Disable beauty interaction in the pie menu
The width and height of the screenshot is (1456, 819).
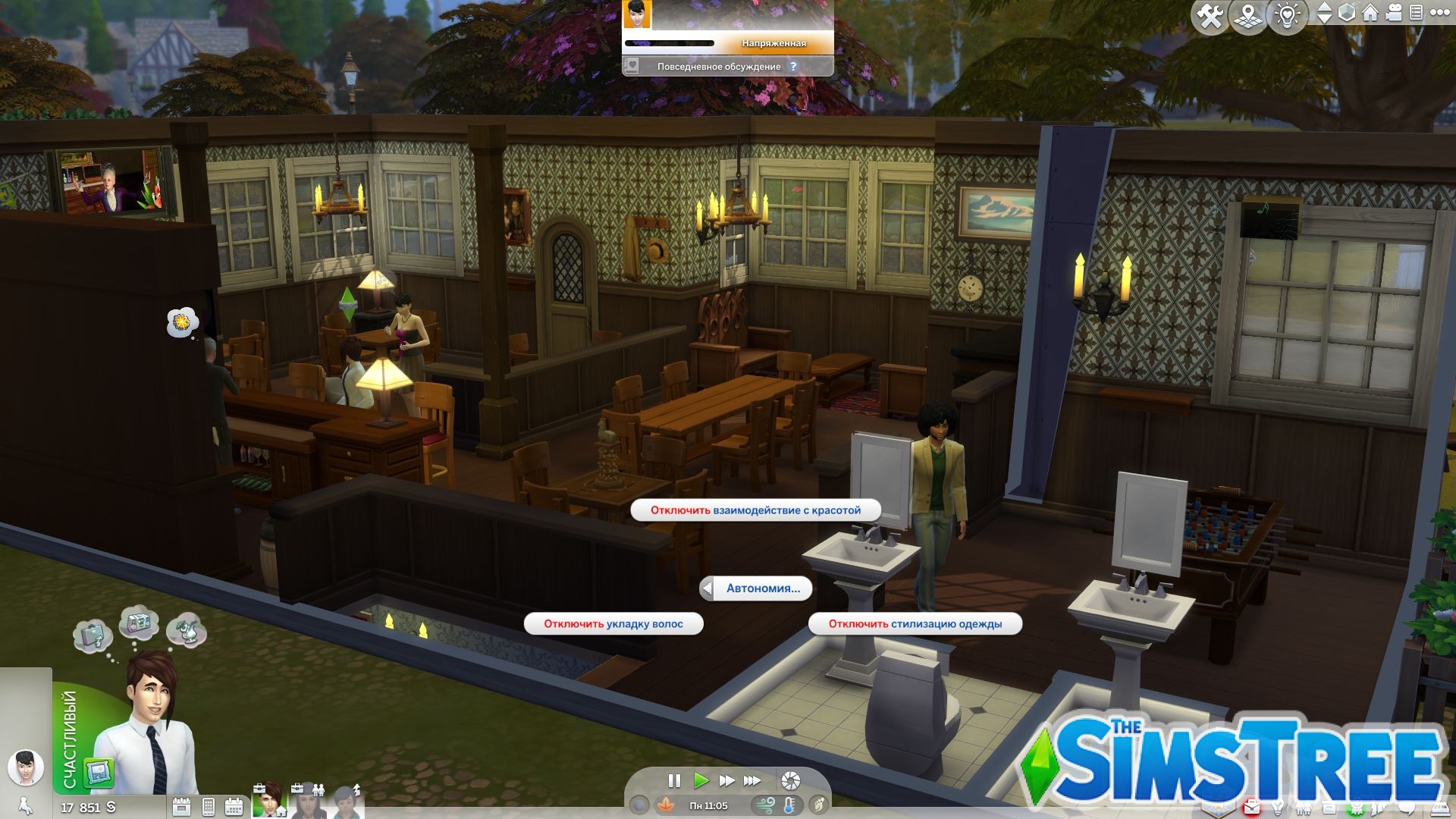click(758, 510)
